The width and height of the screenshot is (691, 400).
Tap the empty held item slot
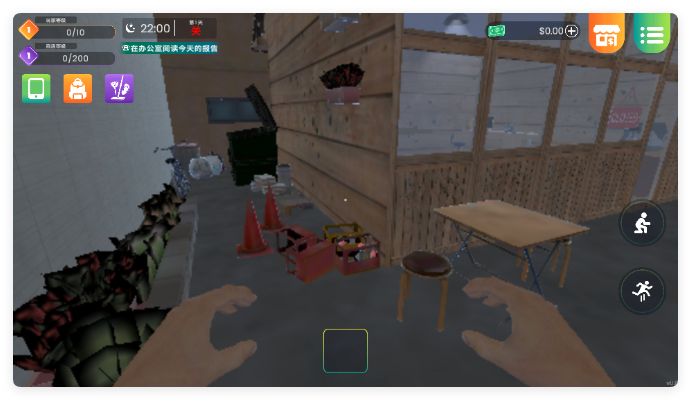click(345, 351)
